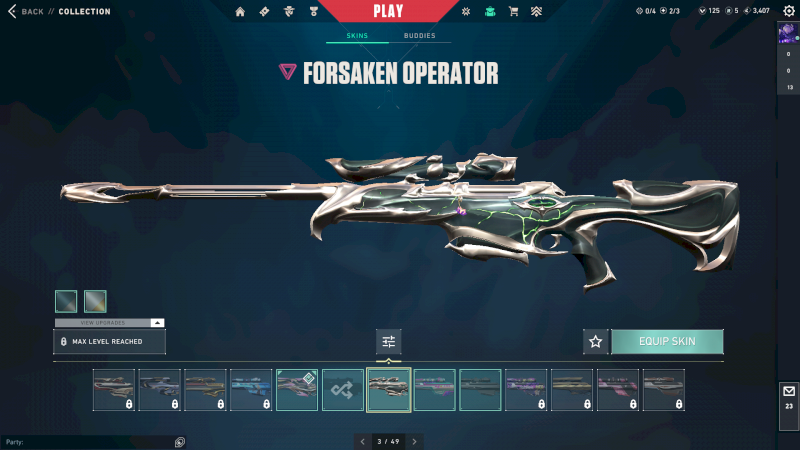
Task: Click the red PLAY button
Action: pos(388,11)
